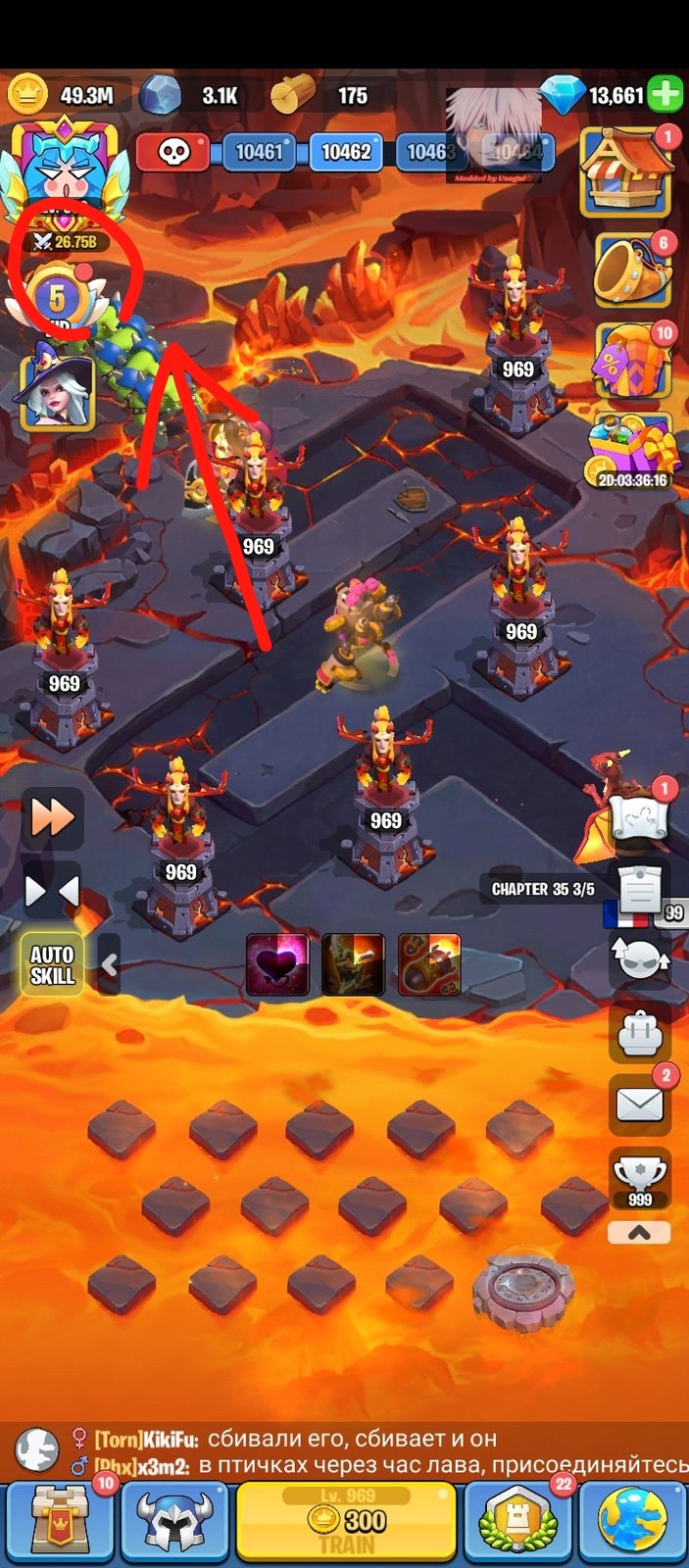Open the Chapter 35 quest tracker

coord(544,889)
